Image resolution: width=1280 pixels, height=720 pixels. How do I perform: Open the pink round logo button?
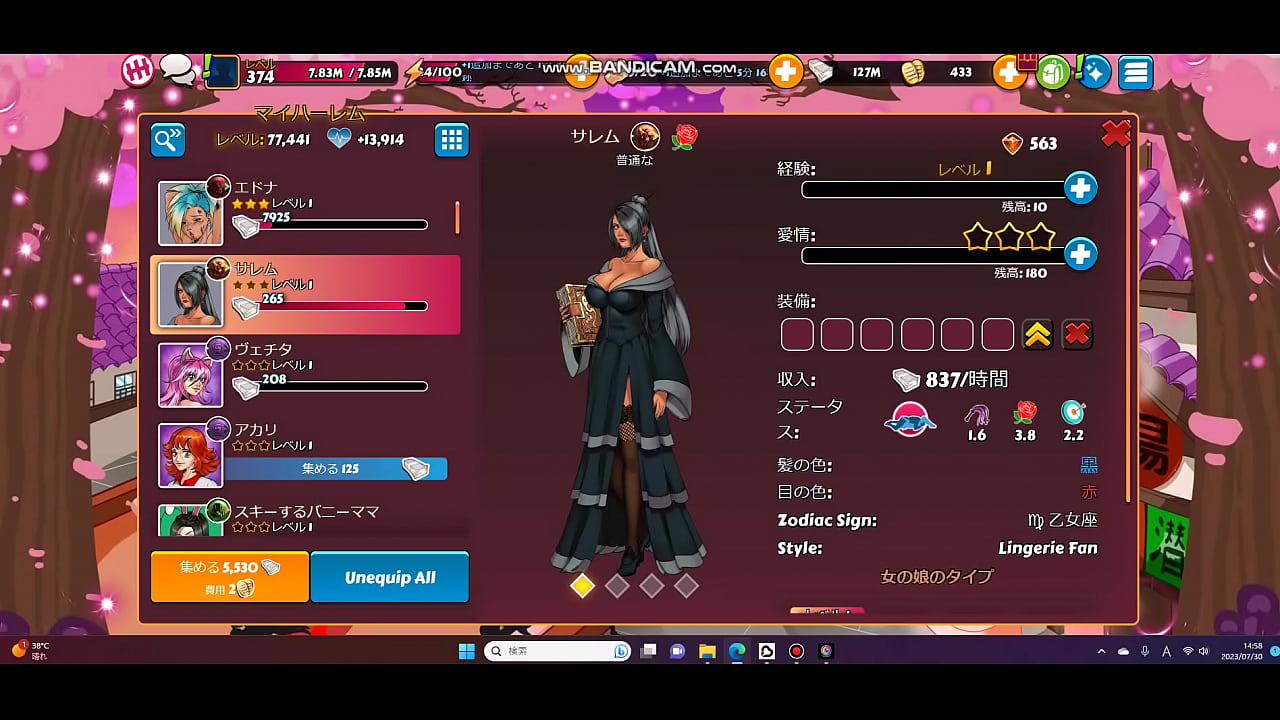point(138,70)
